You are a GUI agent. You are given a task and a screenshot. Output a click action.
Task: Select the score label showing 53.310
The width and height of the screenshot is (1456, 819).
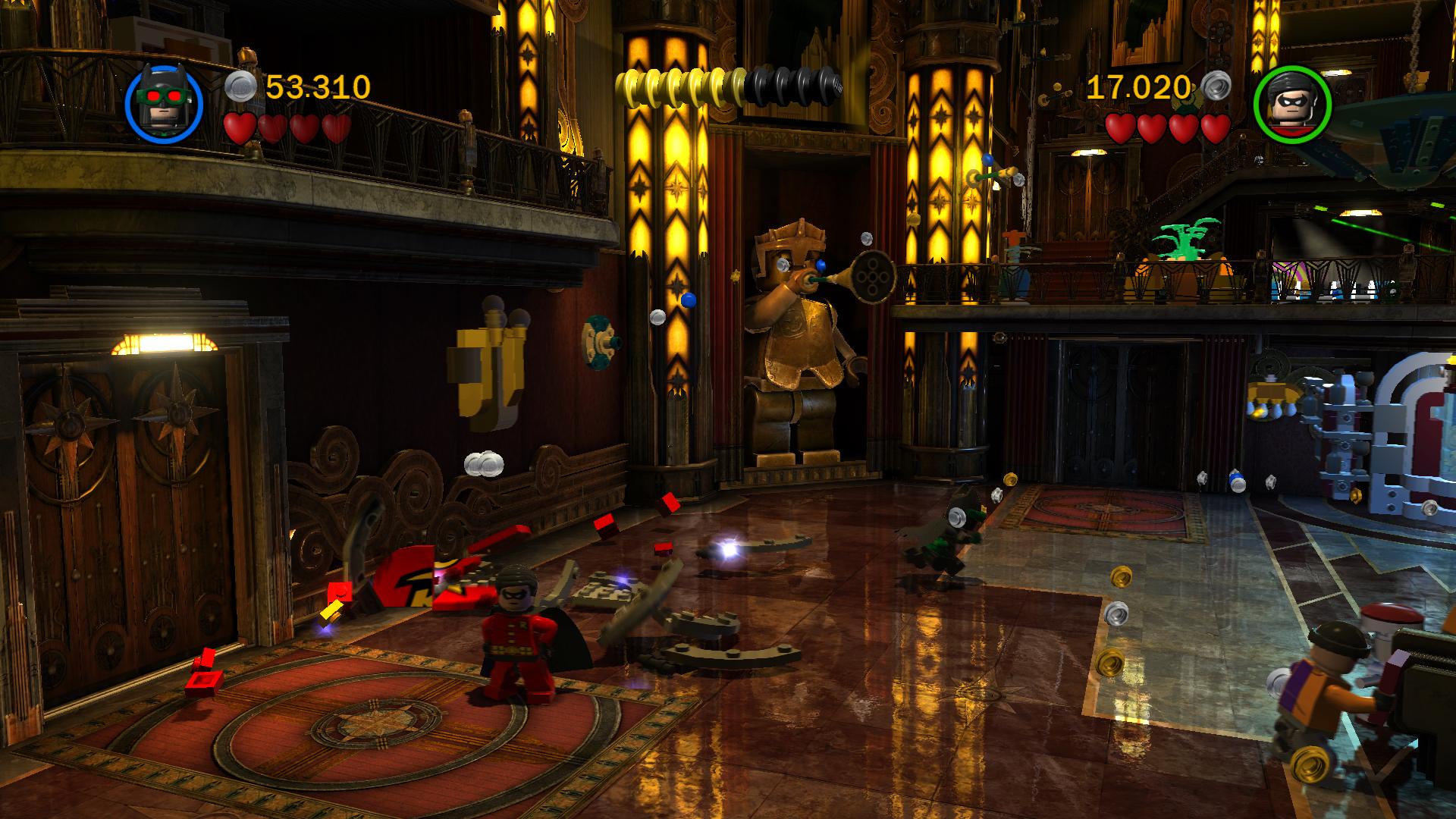[x=317, y=85]
